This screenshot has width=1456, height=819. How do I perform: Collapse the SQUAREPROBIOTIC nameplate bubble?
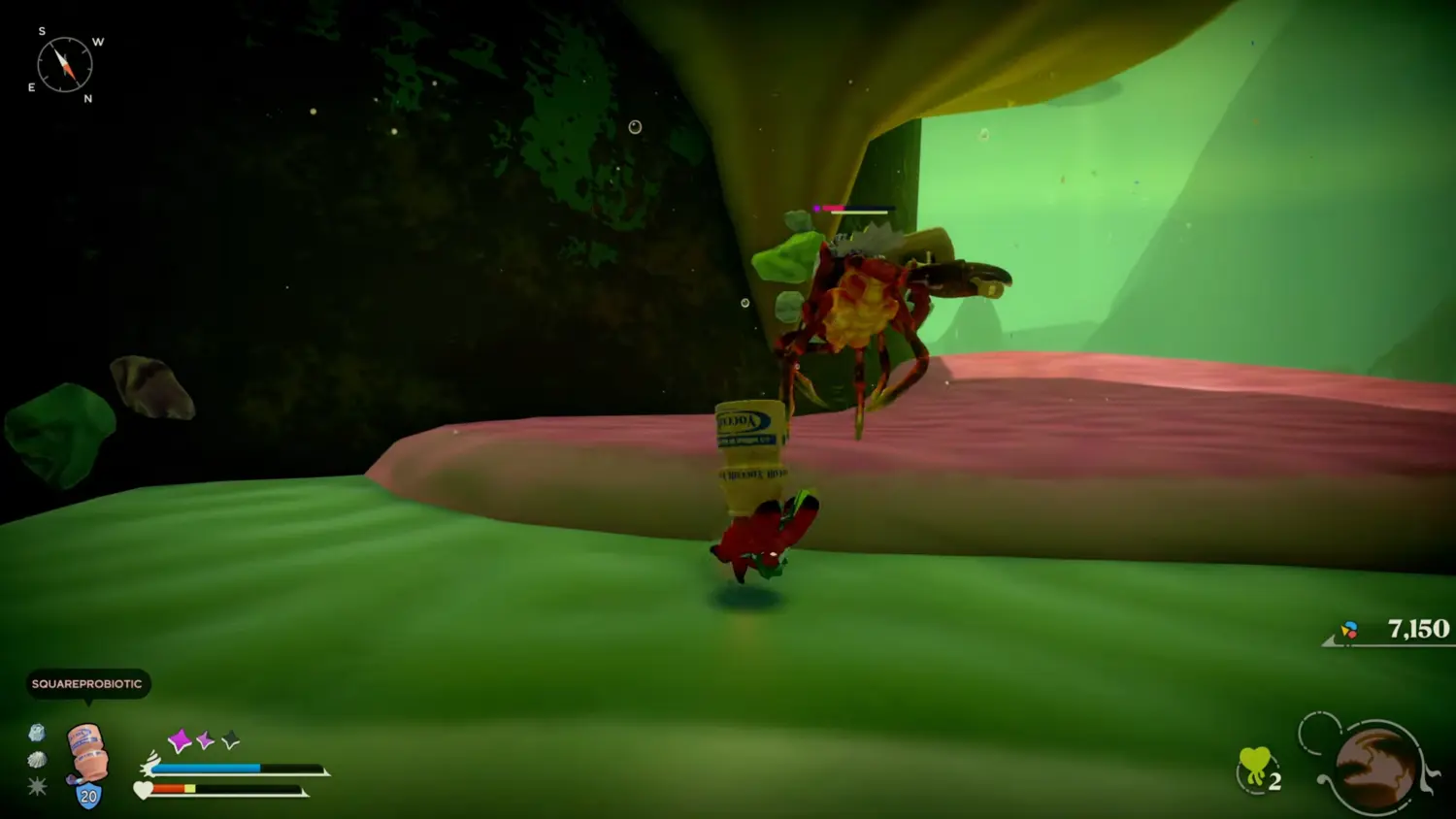tap(85, 684)
